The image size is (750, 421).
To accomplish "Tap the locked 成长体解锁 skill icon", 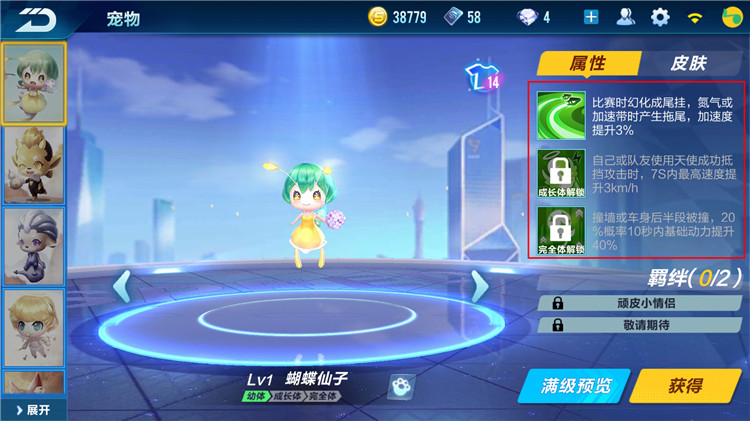I will pyautogui.click(x=560, y=172).
